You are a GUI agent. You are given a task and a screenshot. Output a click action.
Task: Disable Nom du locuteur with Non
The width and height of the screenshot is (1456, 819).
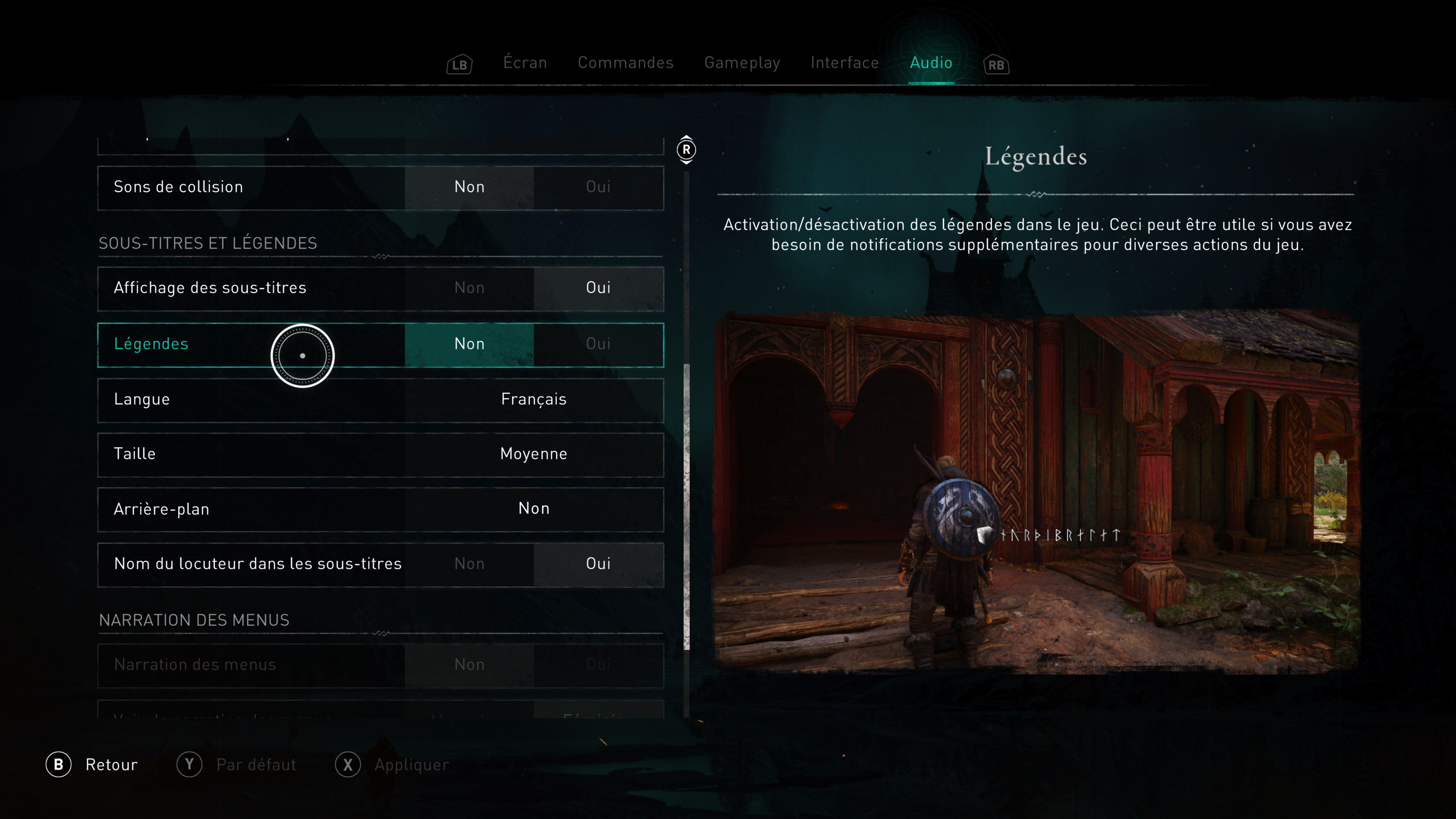[x=469, y=563]
